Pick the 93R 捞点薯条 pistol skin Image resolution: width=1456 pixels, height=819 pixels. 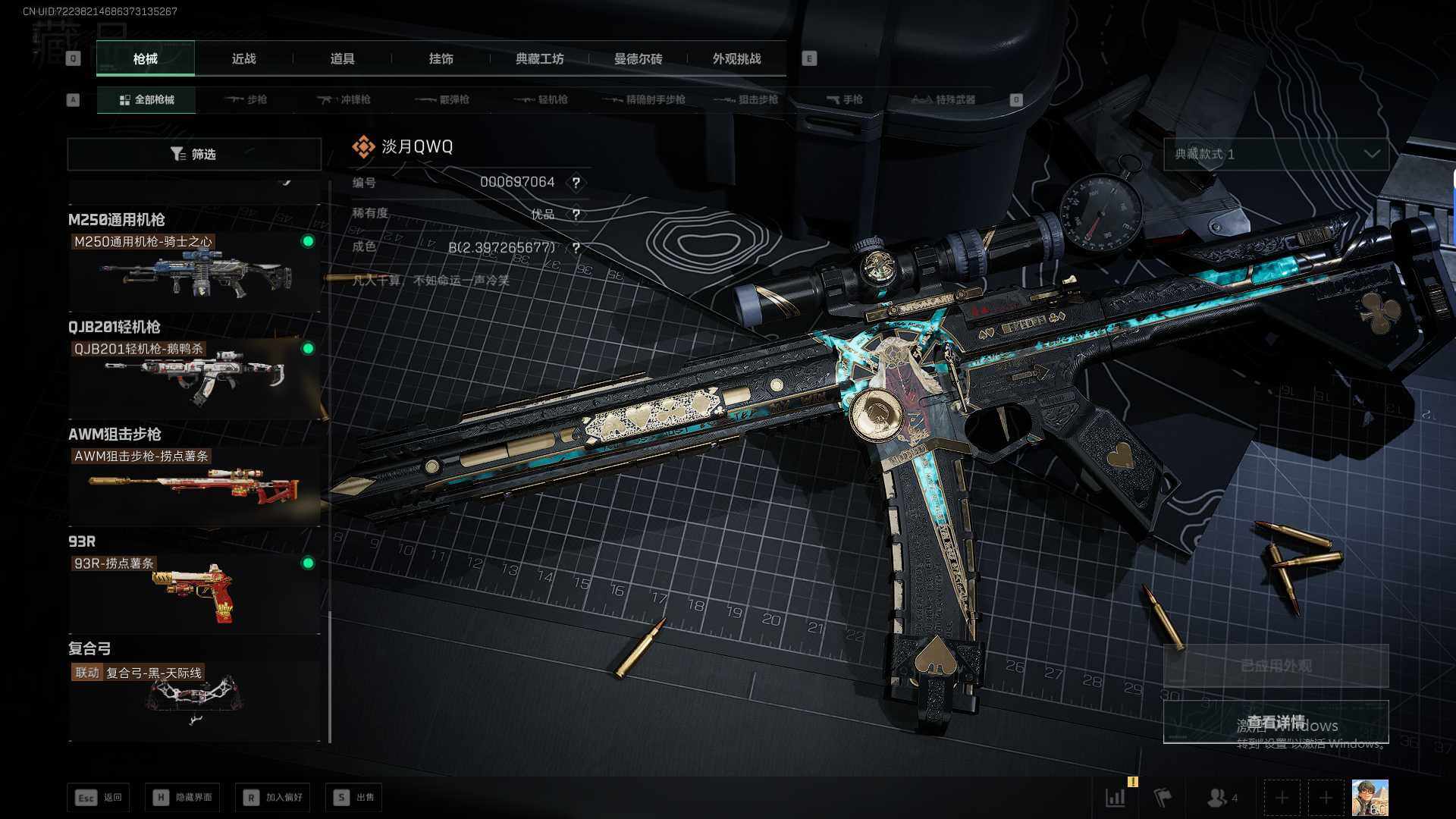tap(194, 592)
